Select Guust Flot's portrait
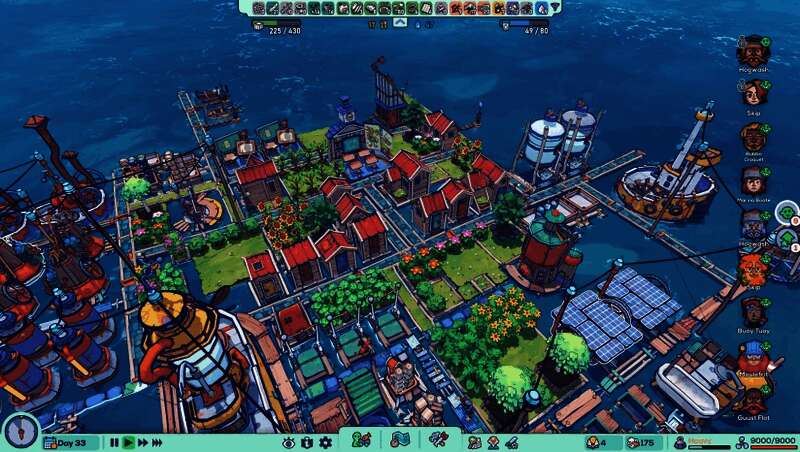Screen dimensions: 800x452 click(x=753, y=399)
